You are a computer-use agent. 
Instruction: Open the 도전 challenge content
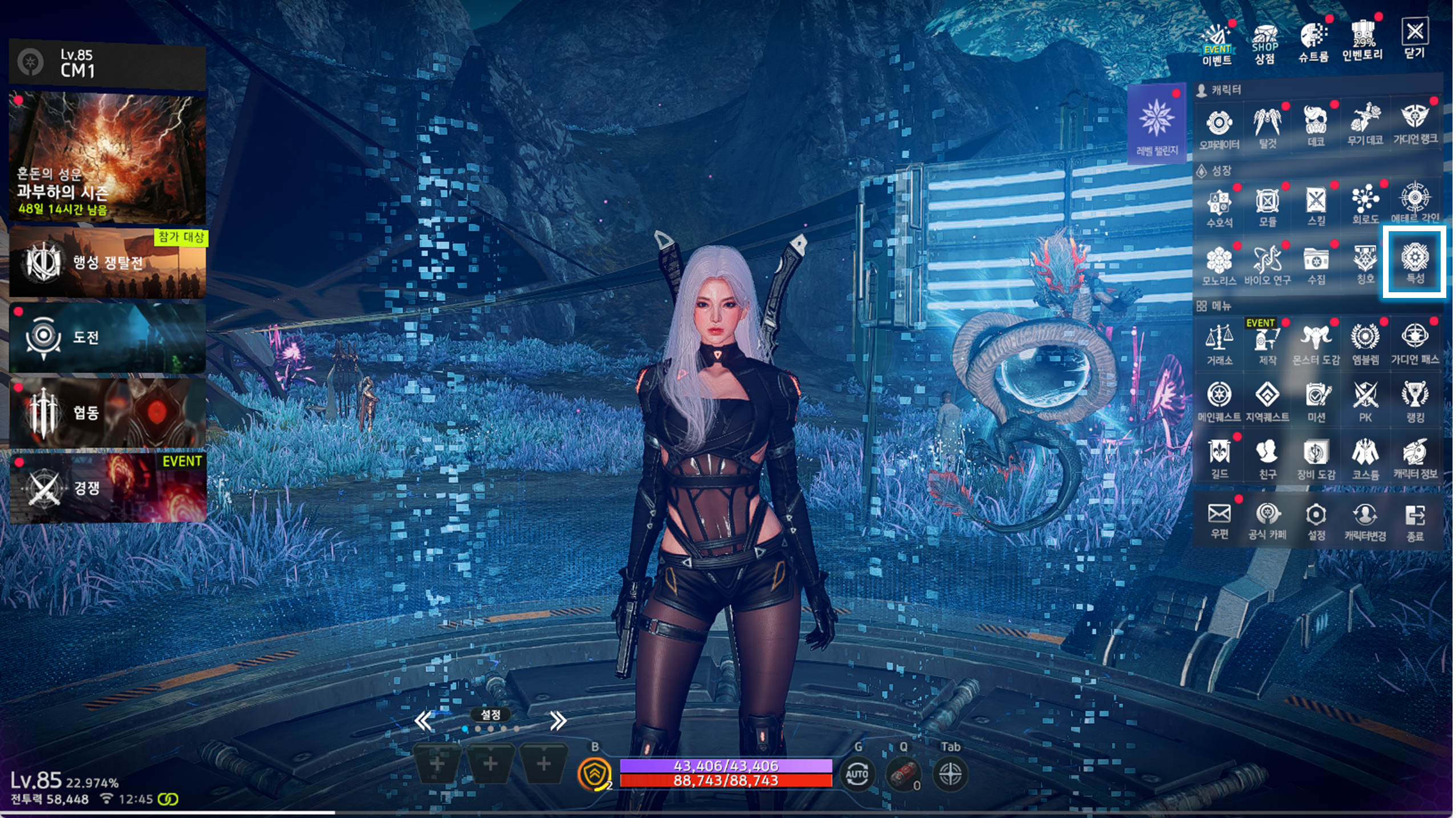click(x=107, y=337)
